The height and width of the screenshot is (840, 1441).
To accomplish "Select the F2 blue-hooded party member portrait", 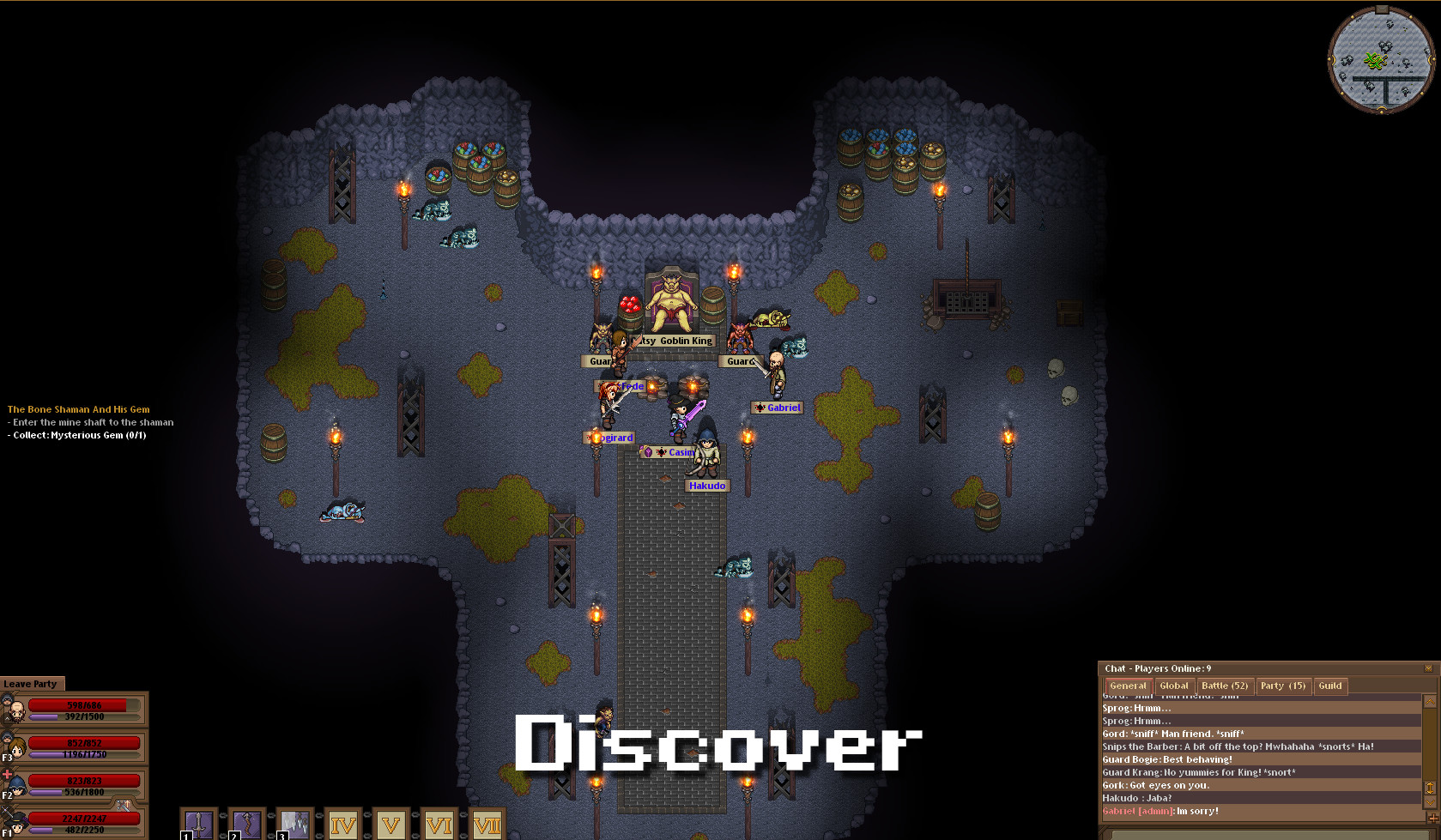I will point(16,785).
